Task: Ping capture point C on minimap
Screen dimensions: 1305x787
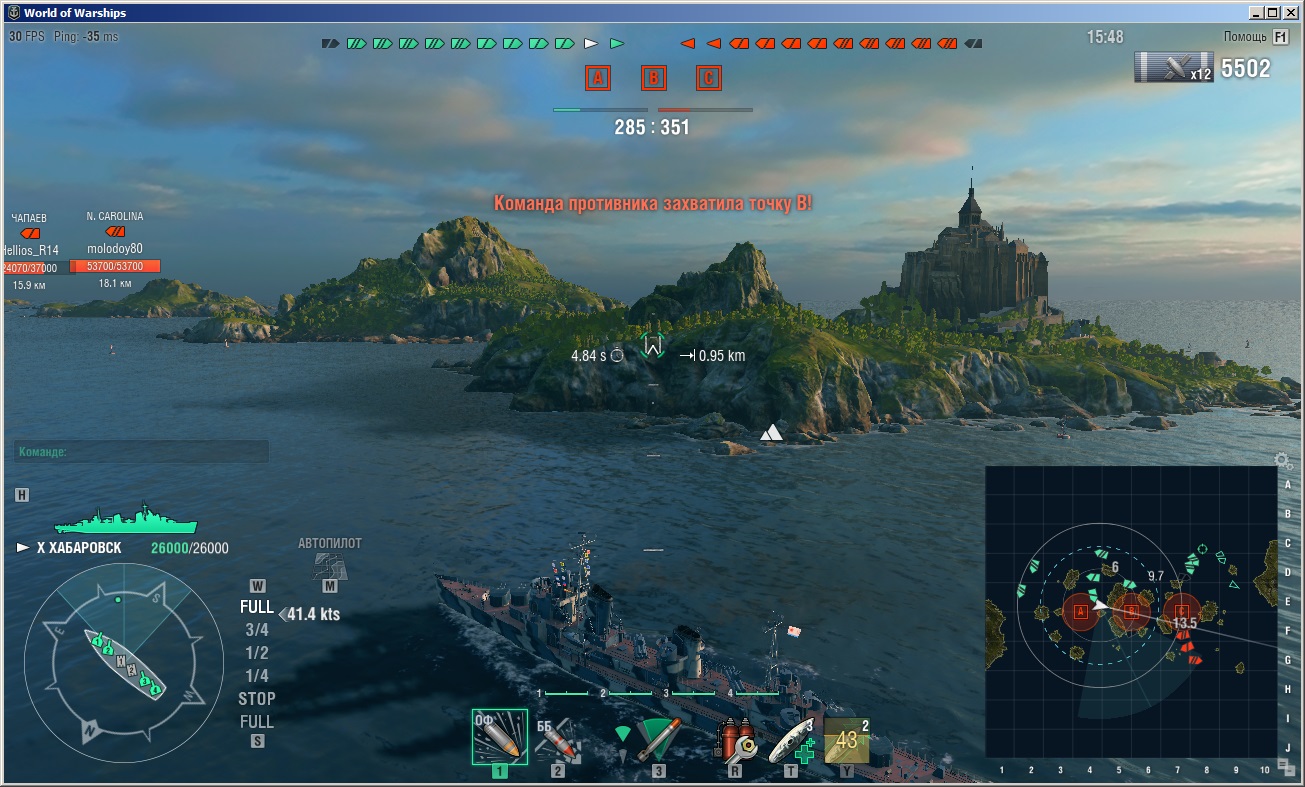Action: coord(1182,610)
